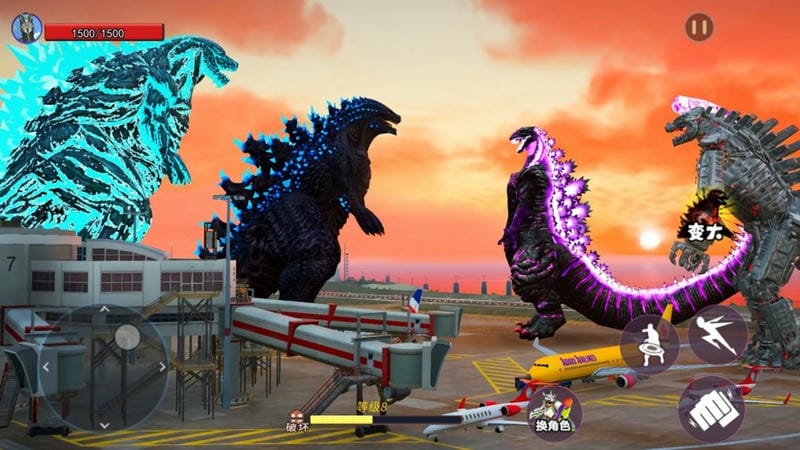Trigger the spinning ring skill
This screenshot has height=450, width=800.
(649, 343)
